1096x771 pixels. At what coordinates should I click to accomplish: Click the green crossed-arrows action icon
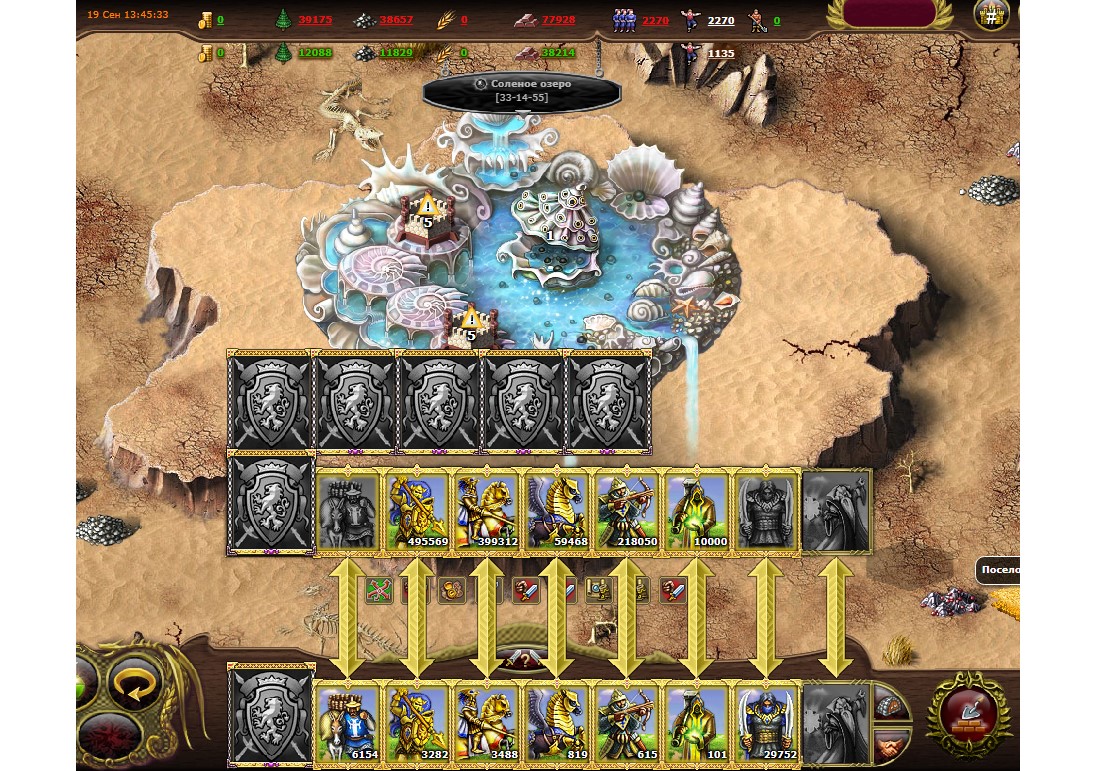379,591
